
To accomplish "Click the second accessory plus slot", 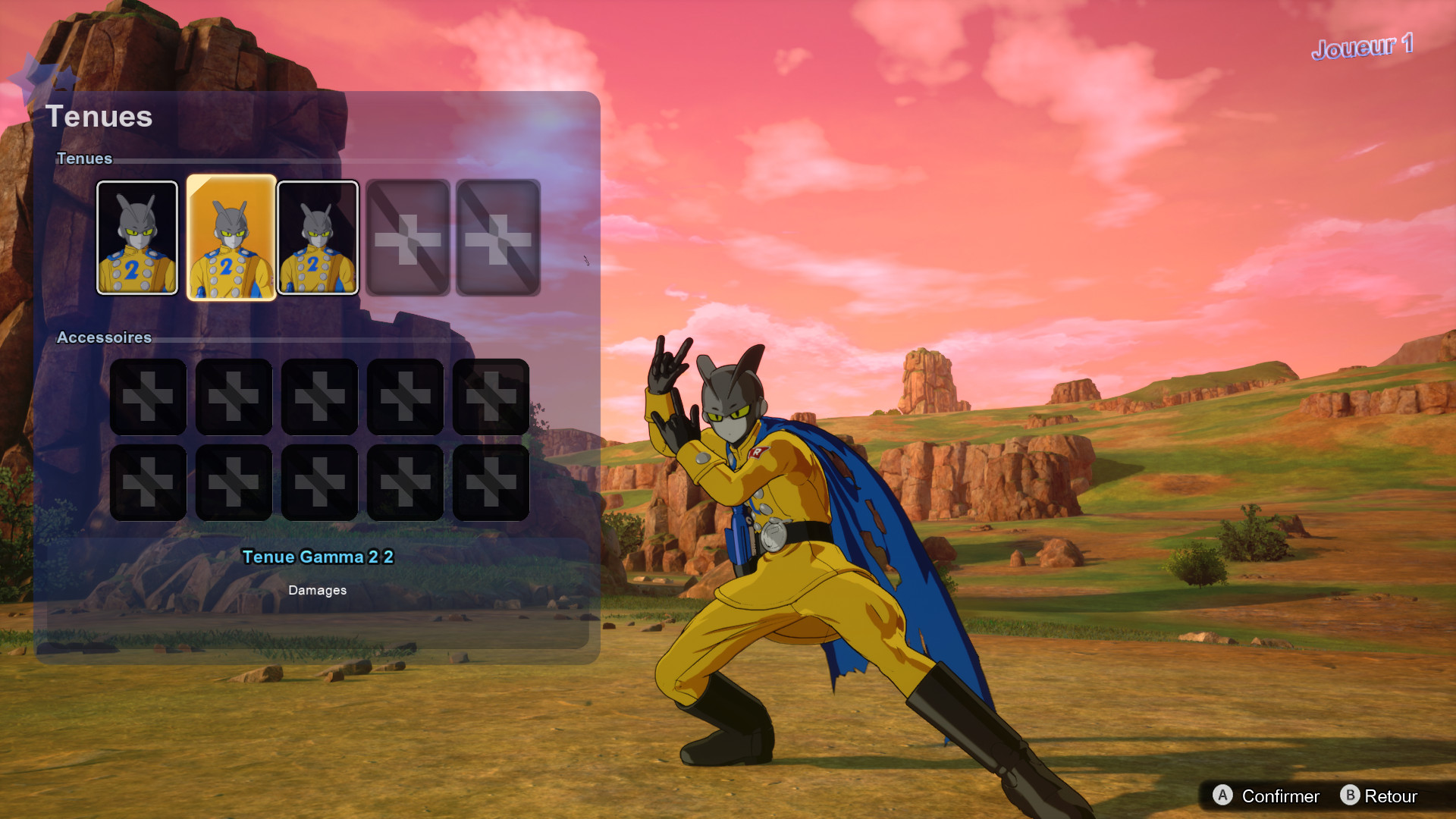I will (234, 395).
